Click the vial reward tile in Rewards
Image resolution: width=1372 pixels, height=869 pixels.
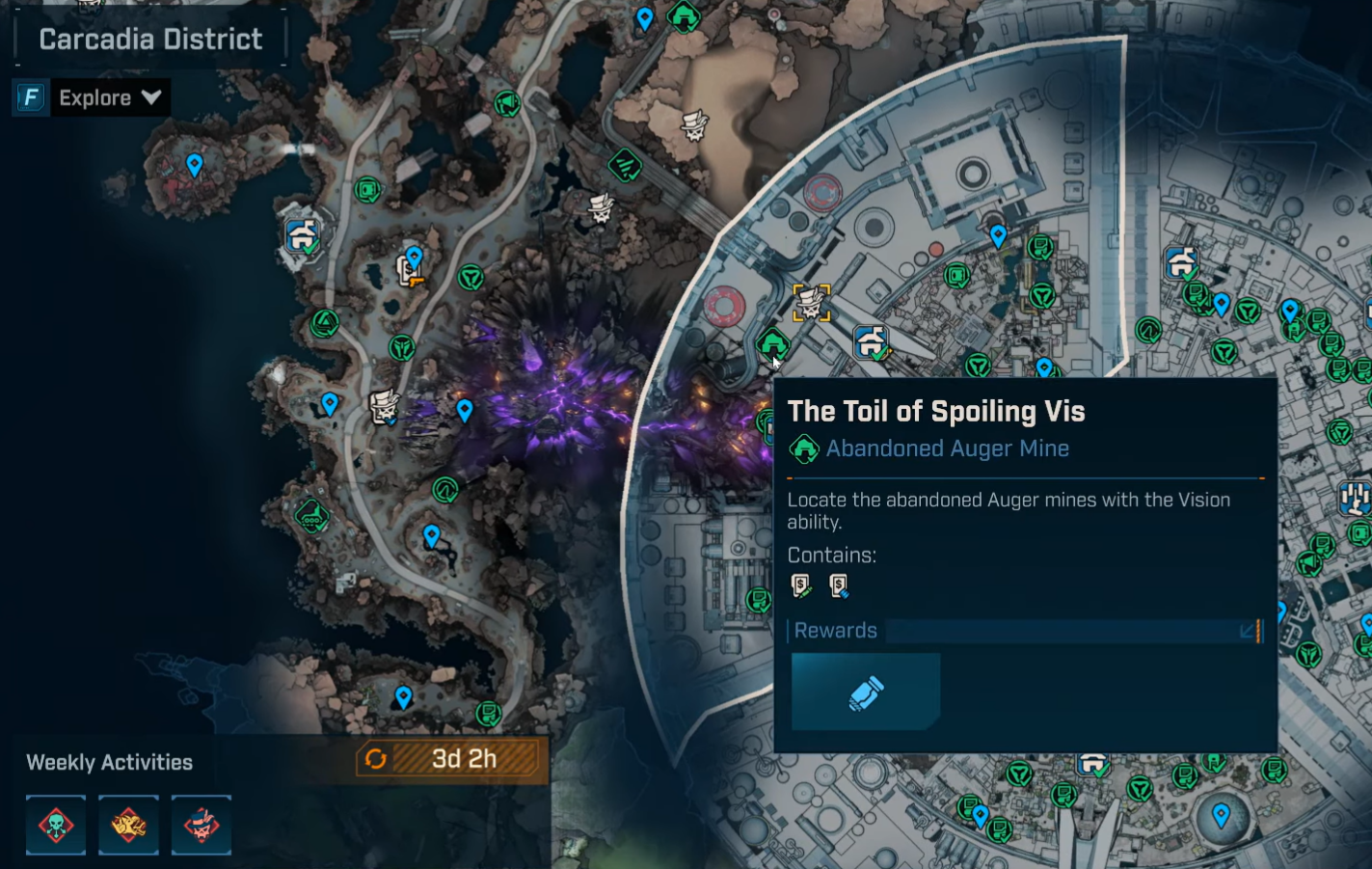point(865,692)
